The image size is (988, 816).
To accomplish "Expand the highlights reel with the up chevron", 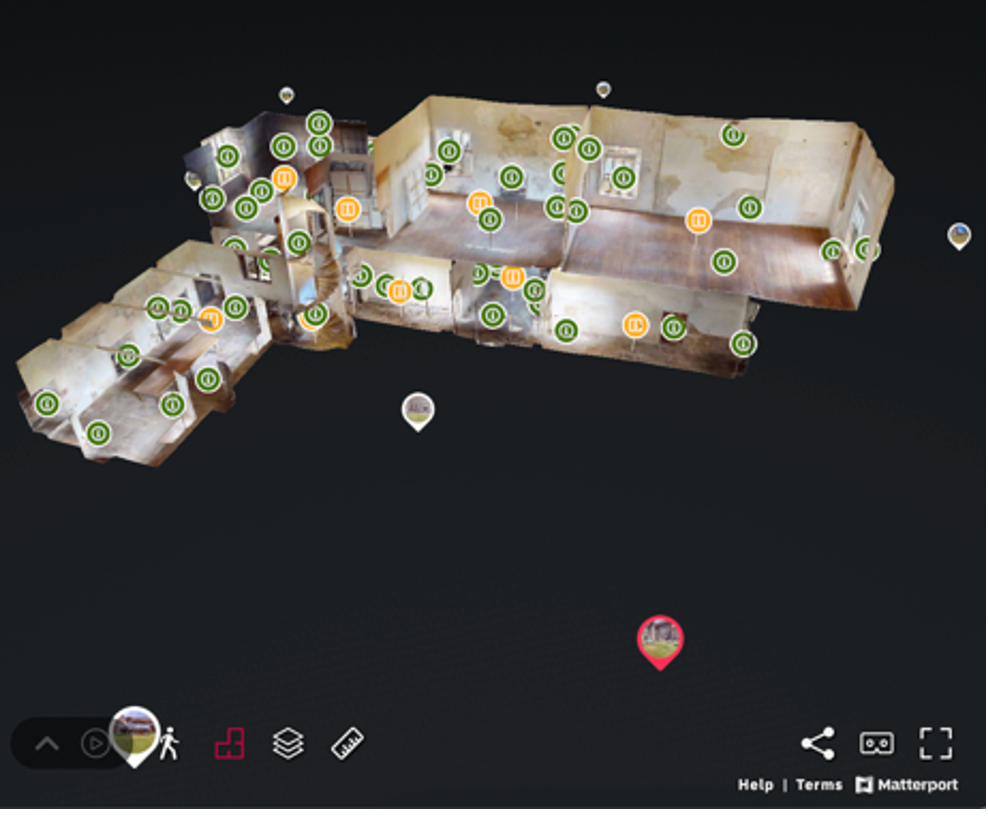I will click(x=47, y=744).
